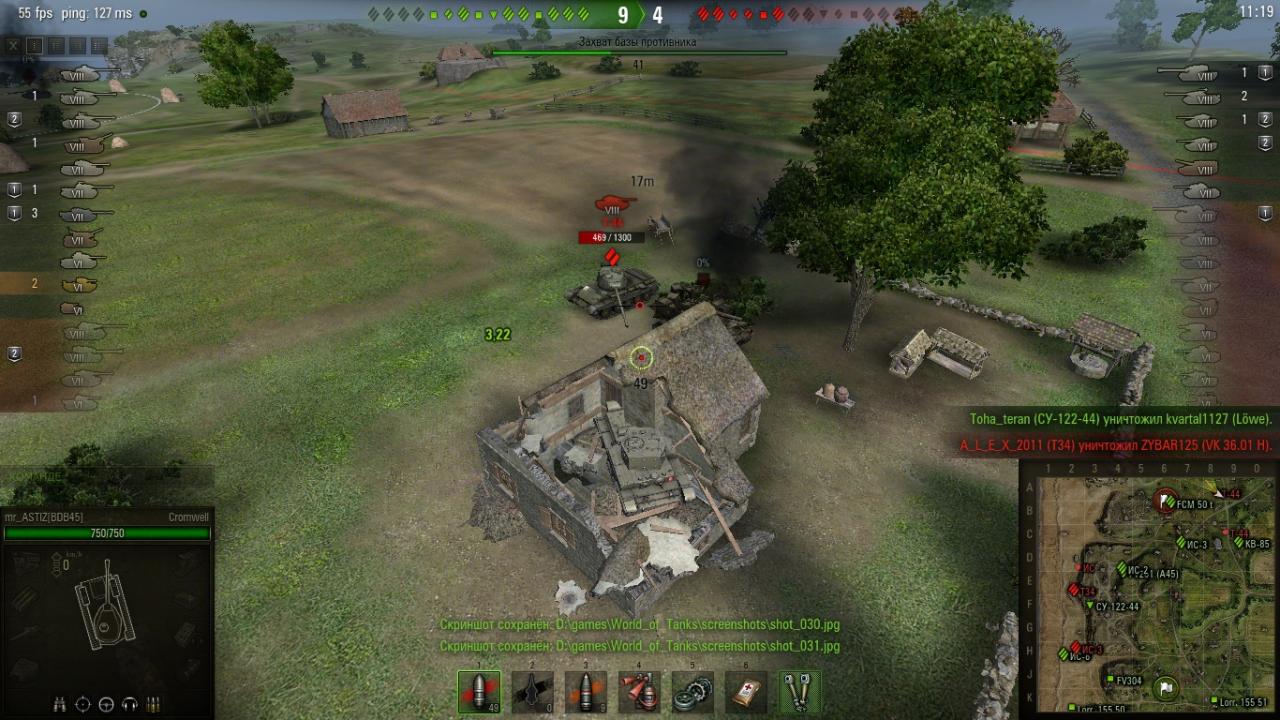Select the empty second shell slot
The height and width of the screenshot is (720, 1280).
click(532, 691)
